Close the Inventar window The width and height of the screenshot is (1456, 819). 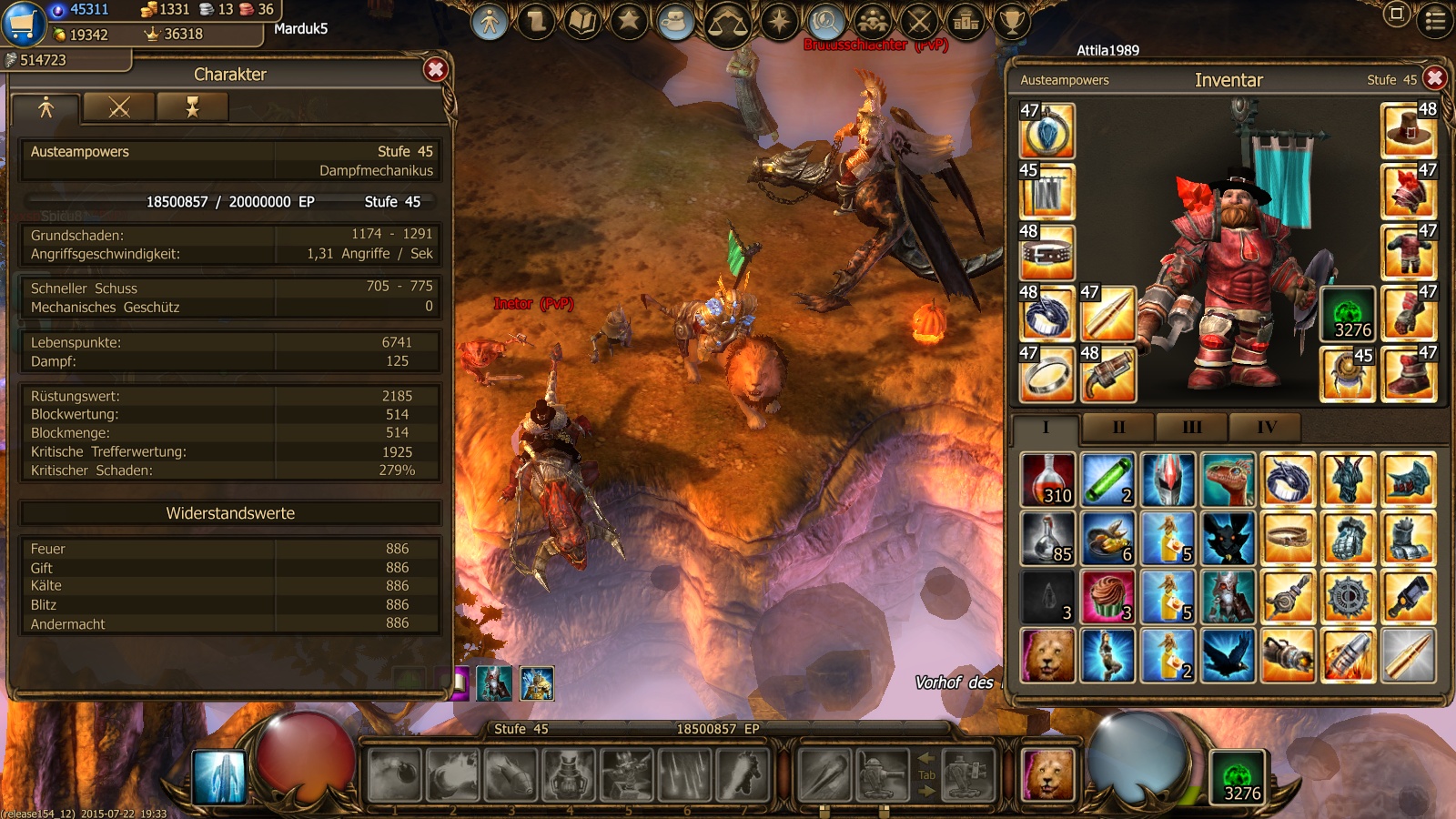tap(1435, 78)
